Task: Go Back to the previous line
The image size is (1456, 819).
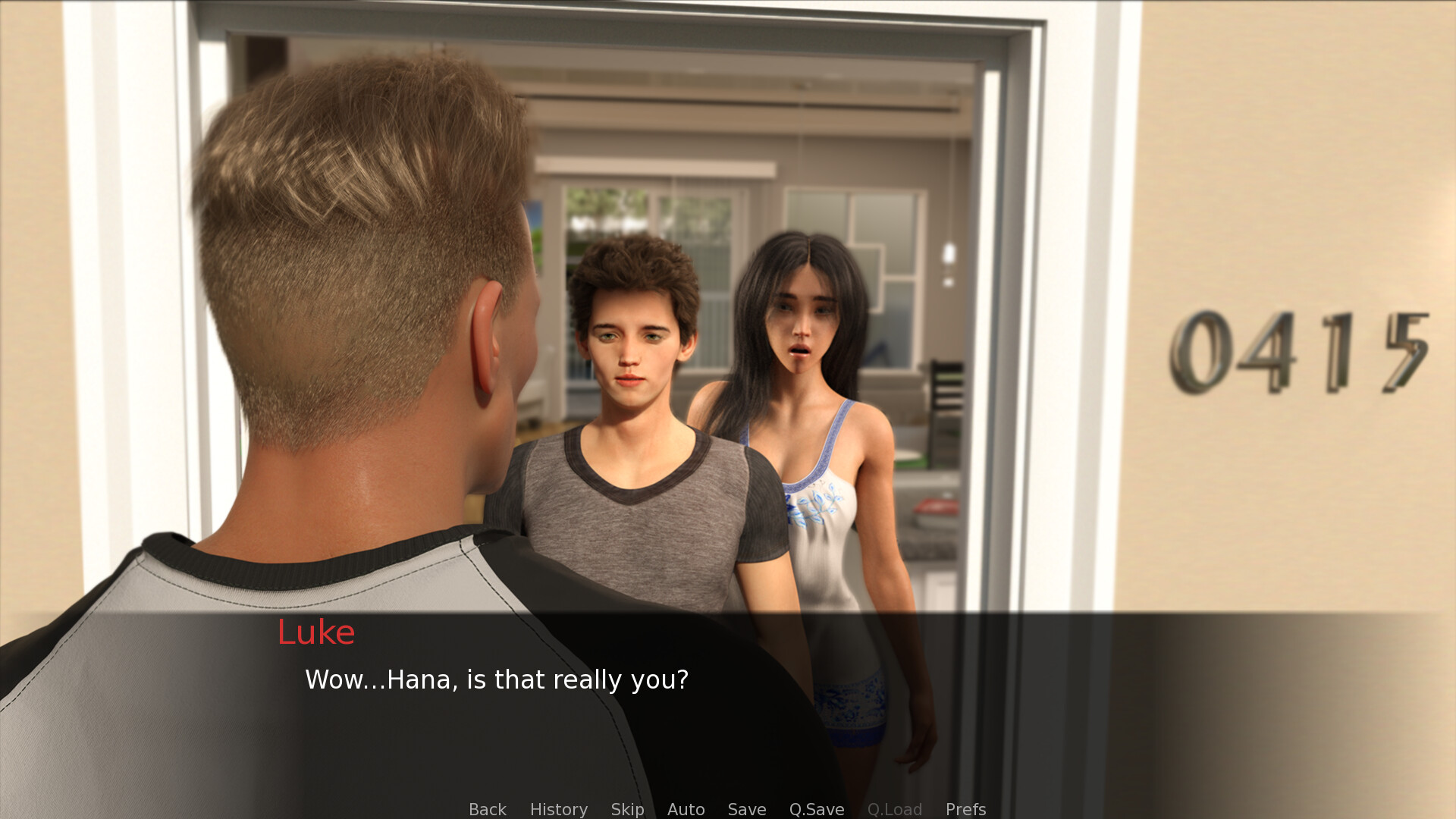Action: pyautogui.click(x=487, y=809)
